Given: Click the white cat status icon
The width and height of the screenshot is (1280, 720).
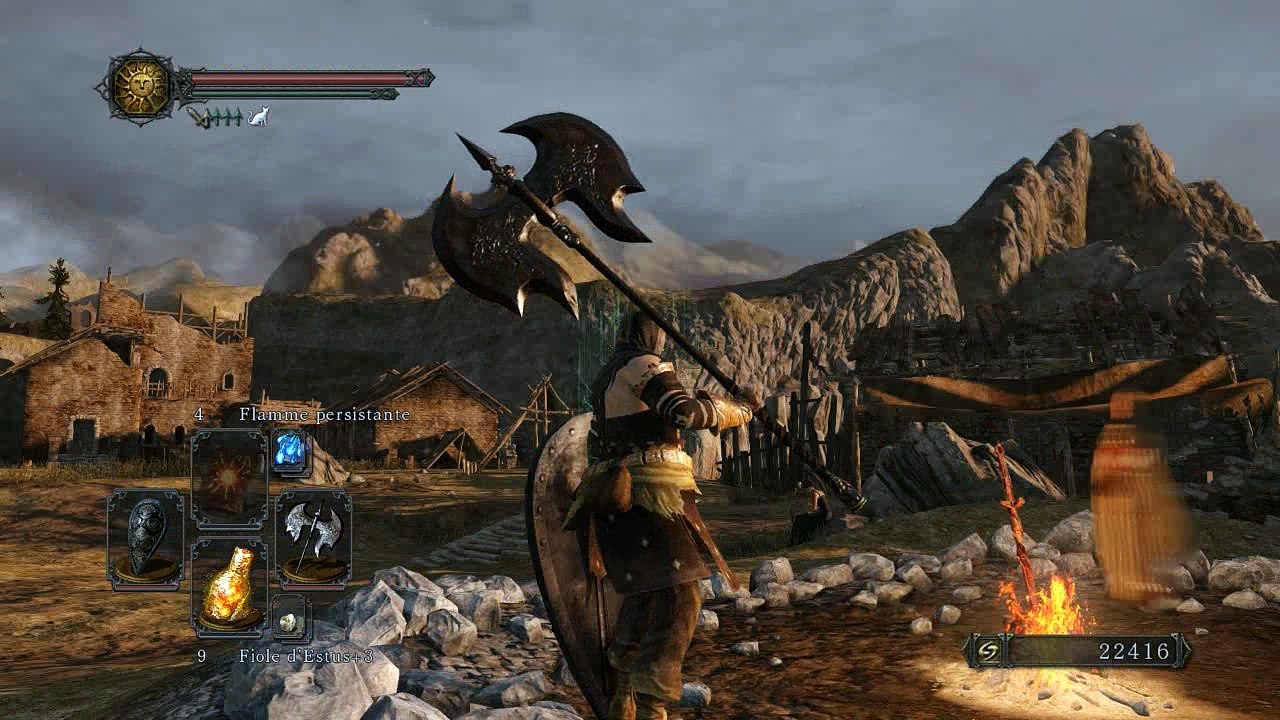Looking at the screenshot, I should (x=258, y=117).
